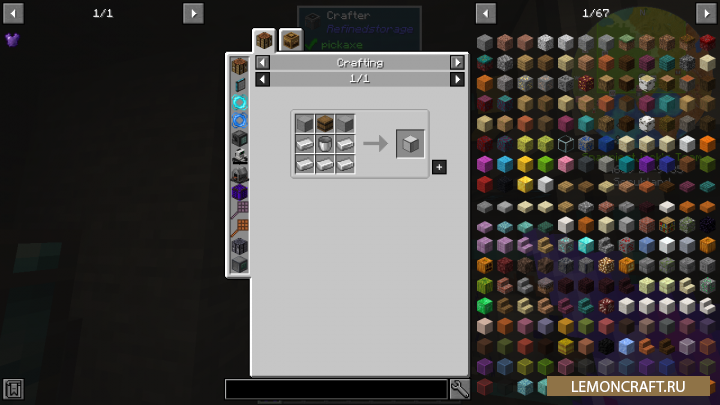Select the purple bookmarked item
Image resolution: width=720 pixels, height=405 pixels.
click(x=12, y=40)
